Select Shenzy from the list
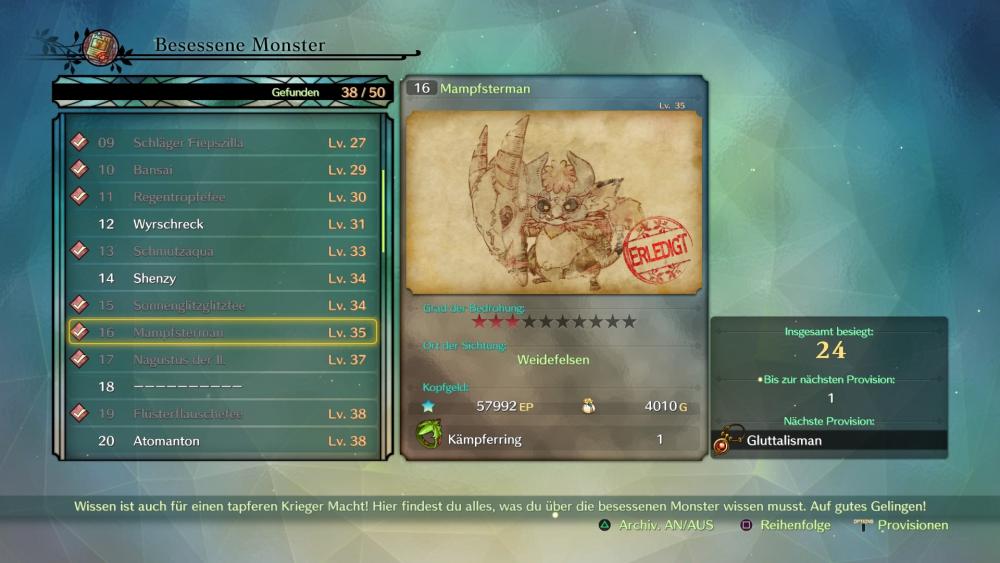Viewport: 1000px width, 563px height. (222, 278)
